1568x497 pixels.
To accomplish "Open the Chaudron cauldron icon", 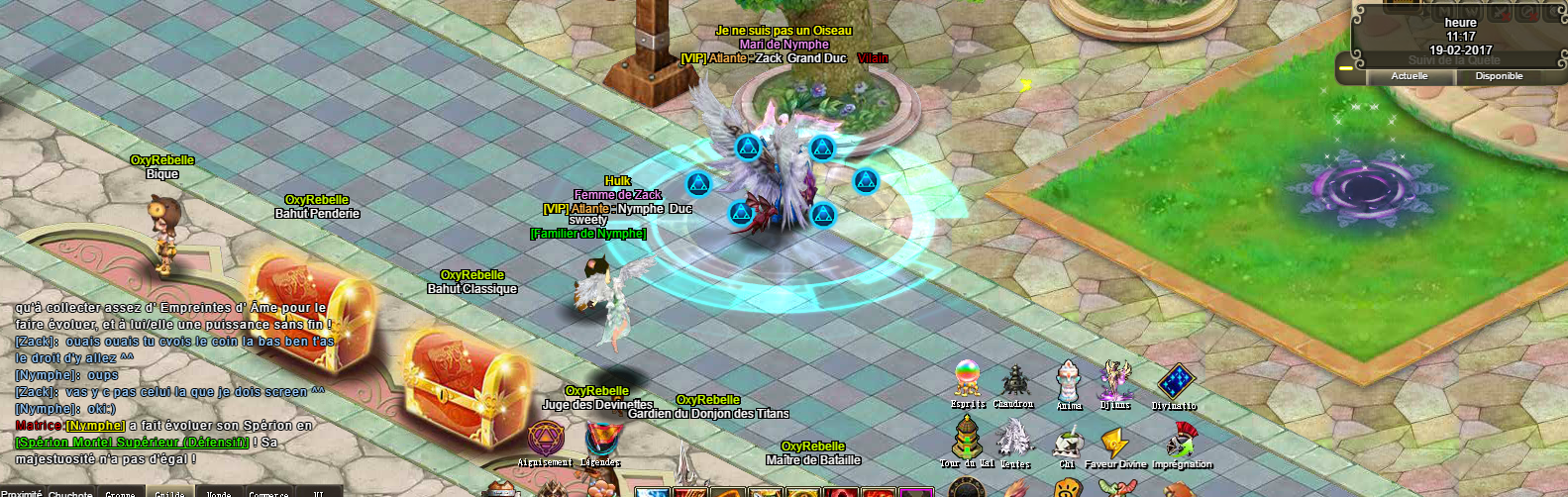I will pos(1014,382).
